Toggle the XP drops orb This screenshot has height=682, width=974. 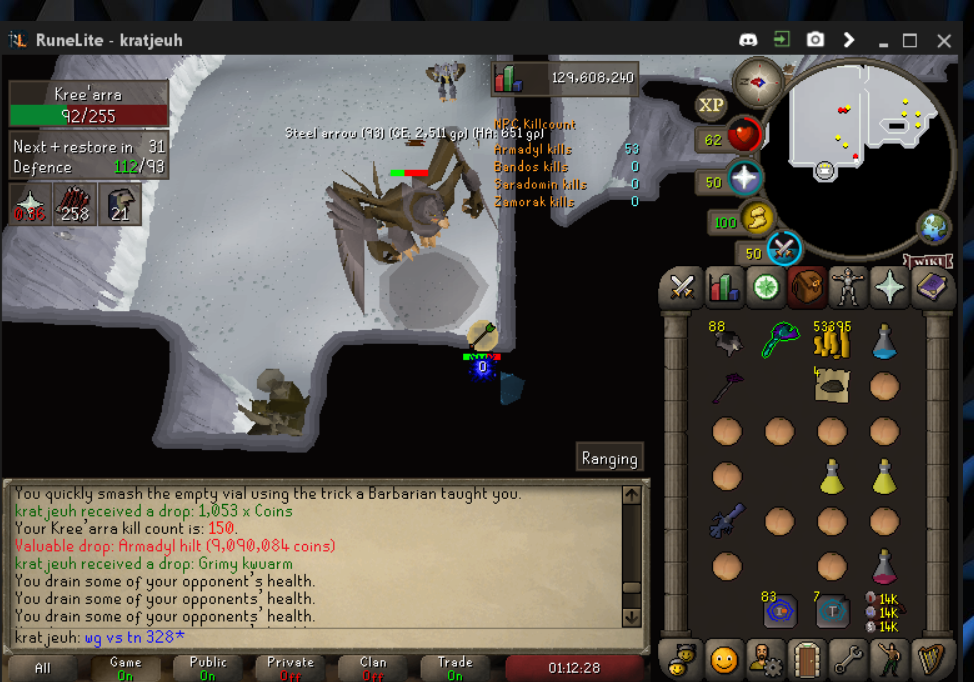[711, 105]
